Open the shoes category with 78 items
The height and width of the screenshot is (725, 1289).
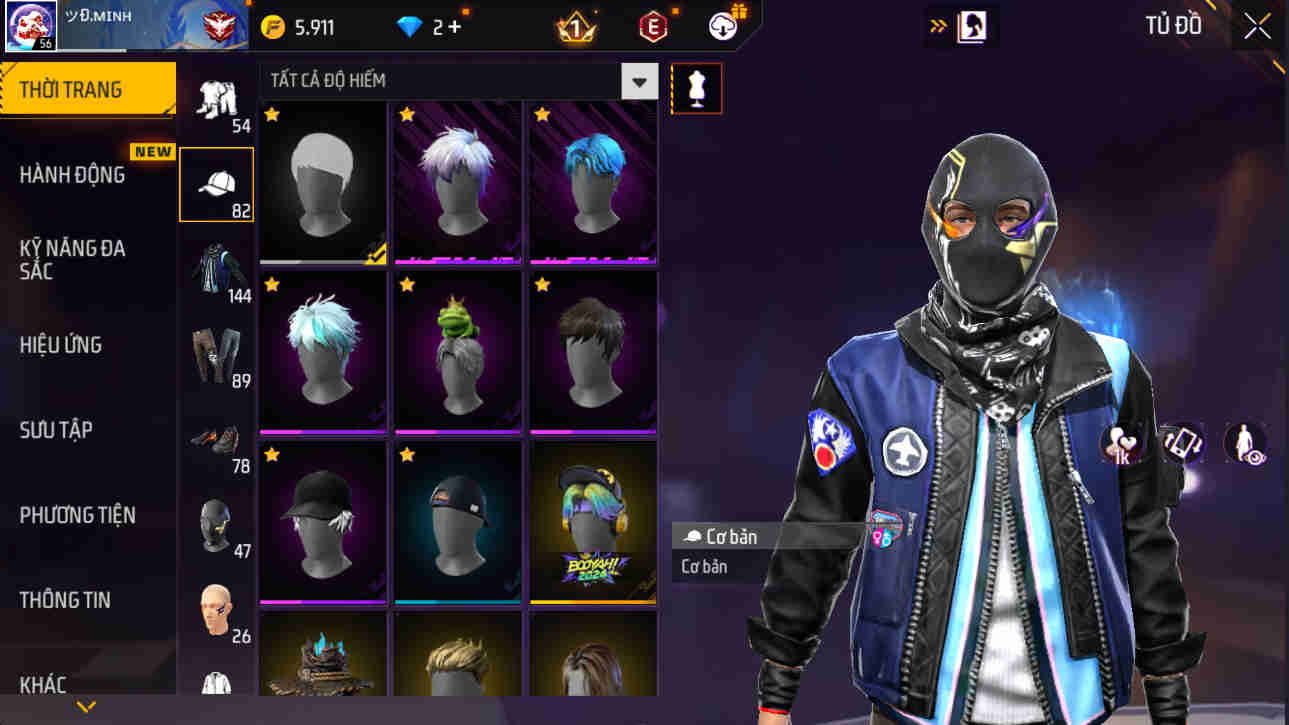tap(216, 438)
